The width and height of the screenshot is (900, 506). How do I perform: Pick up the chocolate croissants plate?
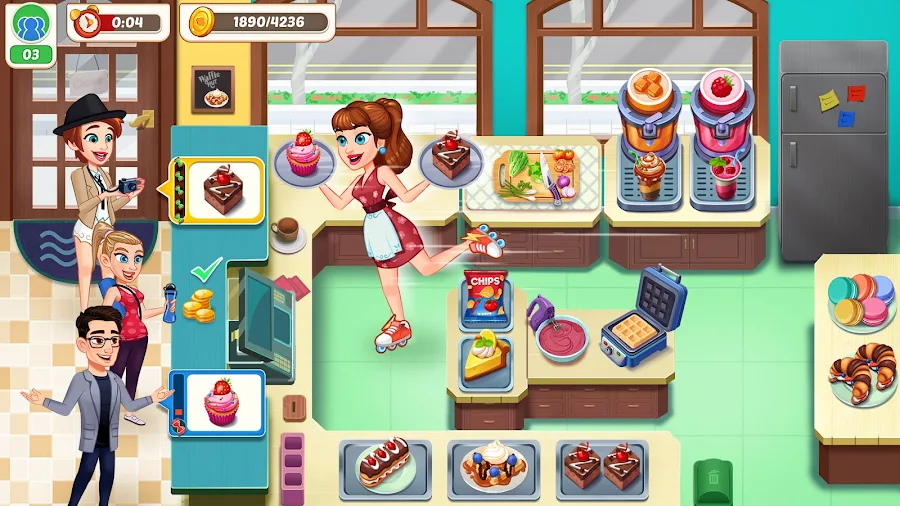pyautogui.click(x=862, y=375)
